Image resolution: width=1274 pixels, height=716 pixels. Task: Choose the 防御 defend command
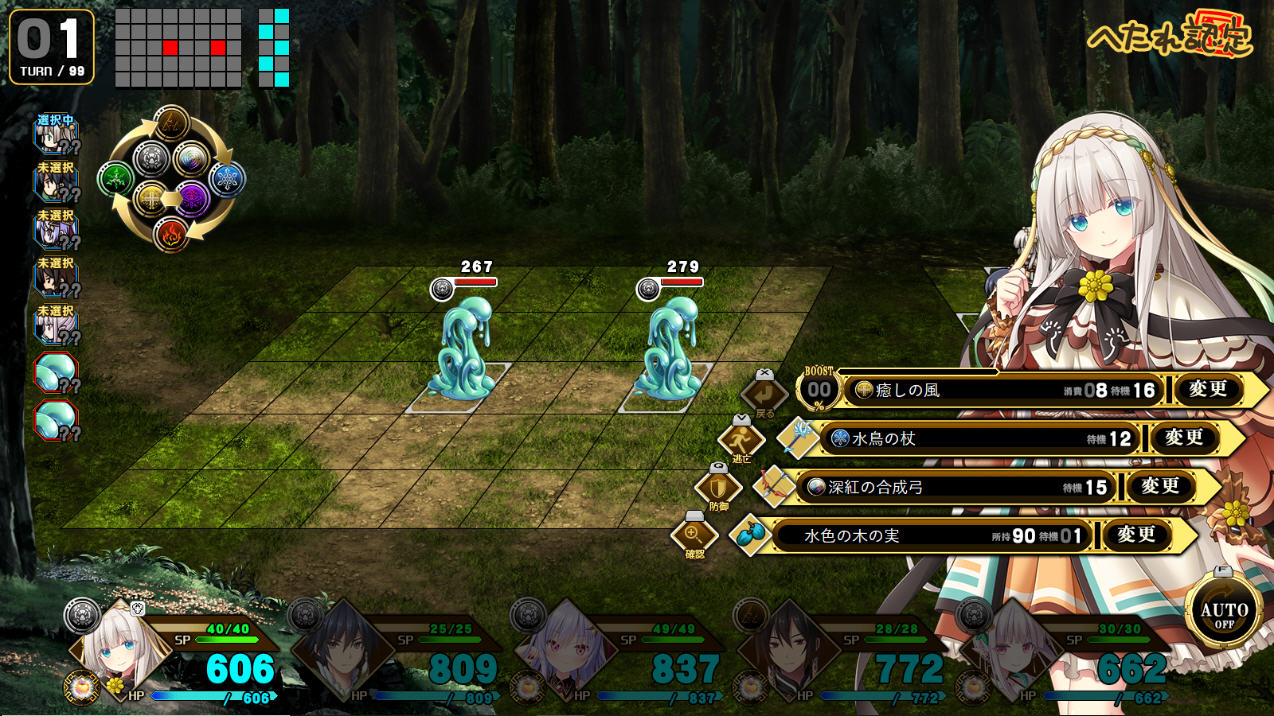pyautogui.click(x=718, y=488)
